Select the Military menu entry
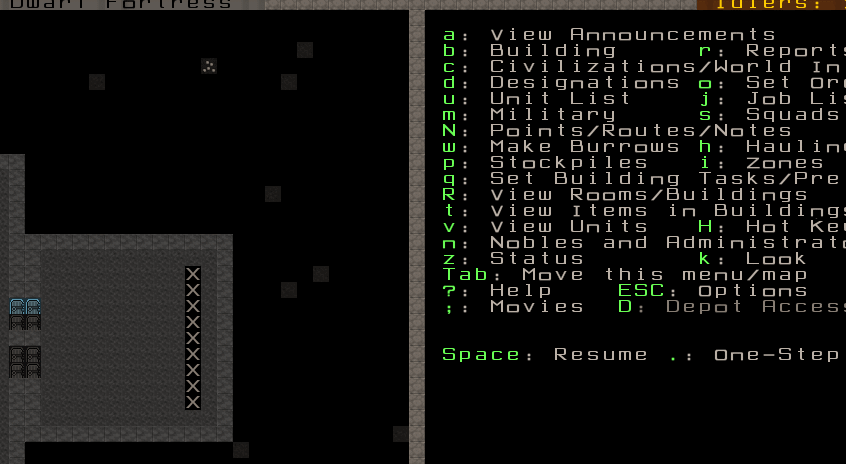 coord(552,115)
